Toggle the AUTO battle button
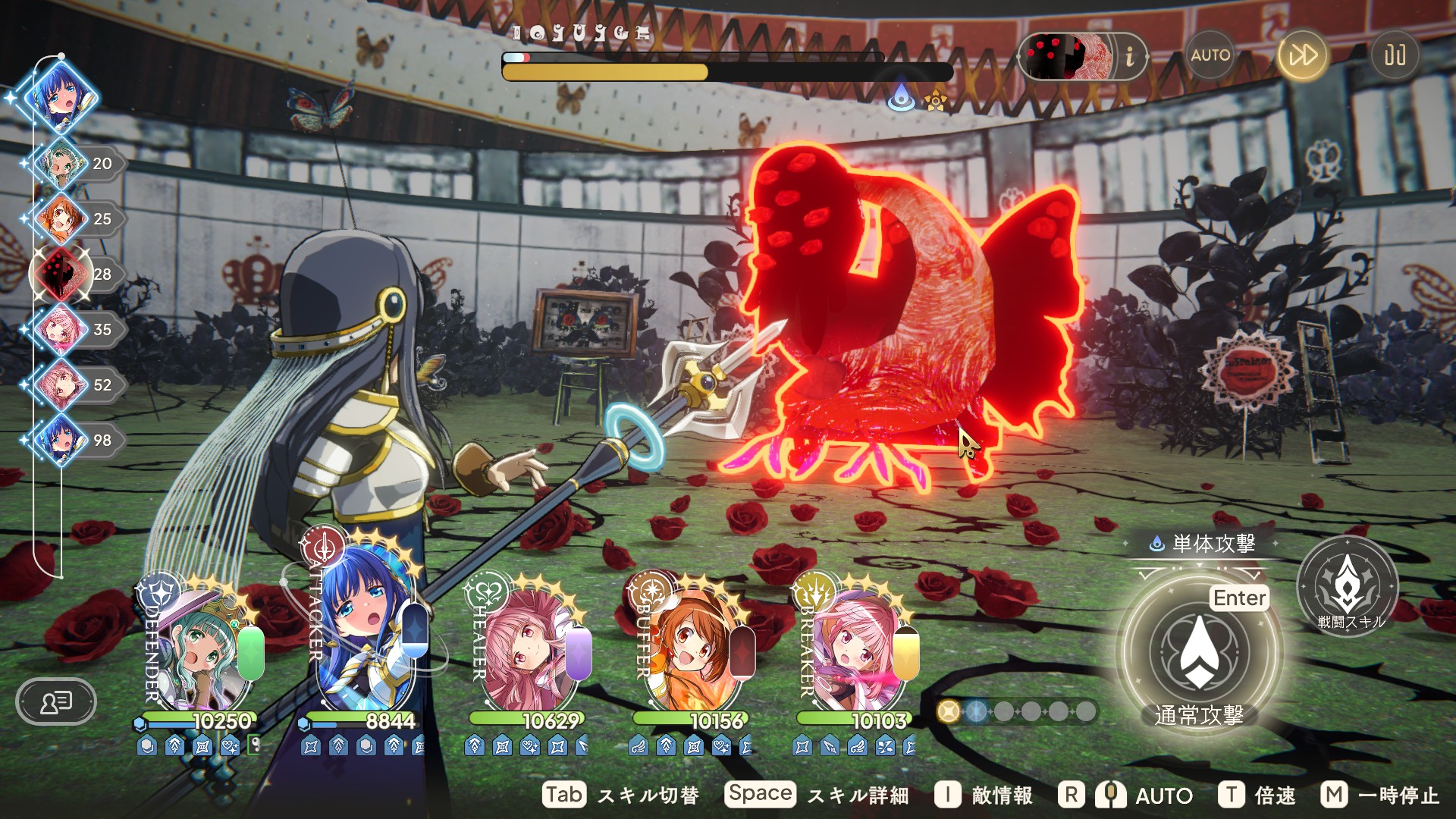 pyautogui.click(x=1210, y=55)
